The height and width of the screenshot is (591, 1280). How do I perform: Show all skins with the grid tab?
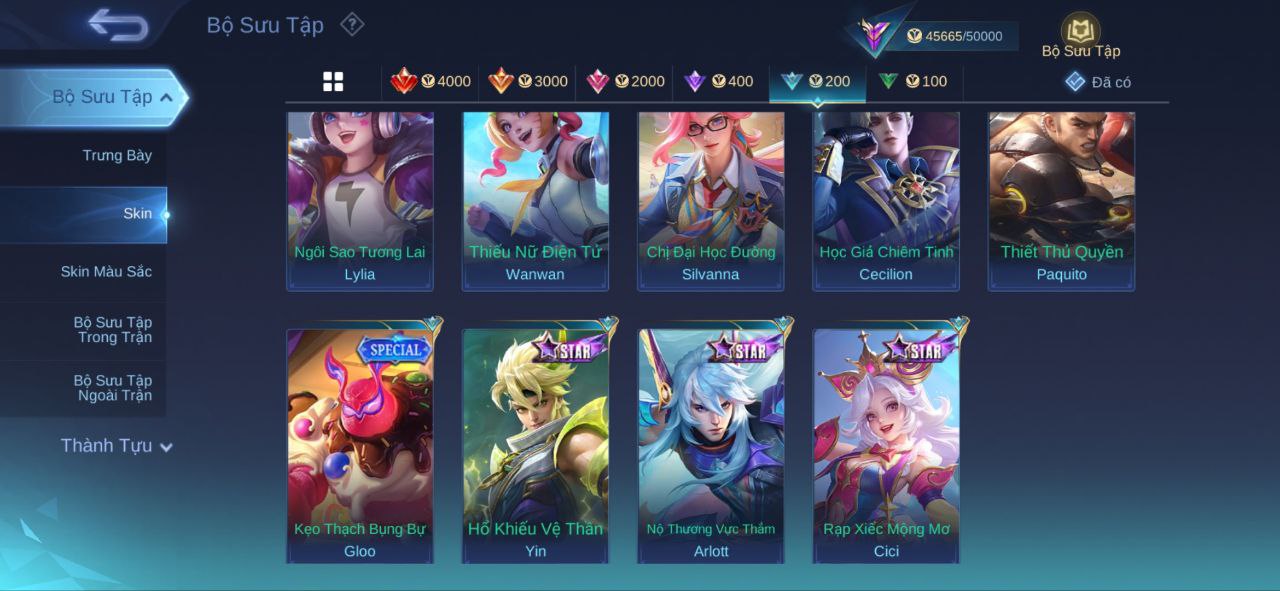[x=333, y=82]
